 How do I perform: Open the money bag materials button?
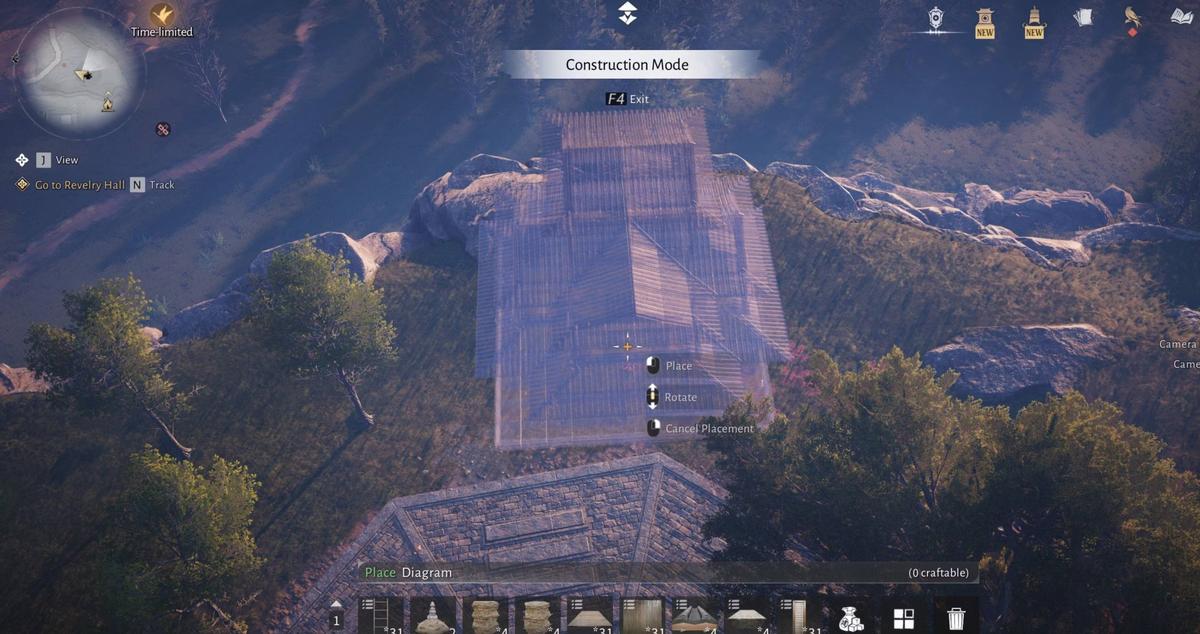(x=851, y=618)
